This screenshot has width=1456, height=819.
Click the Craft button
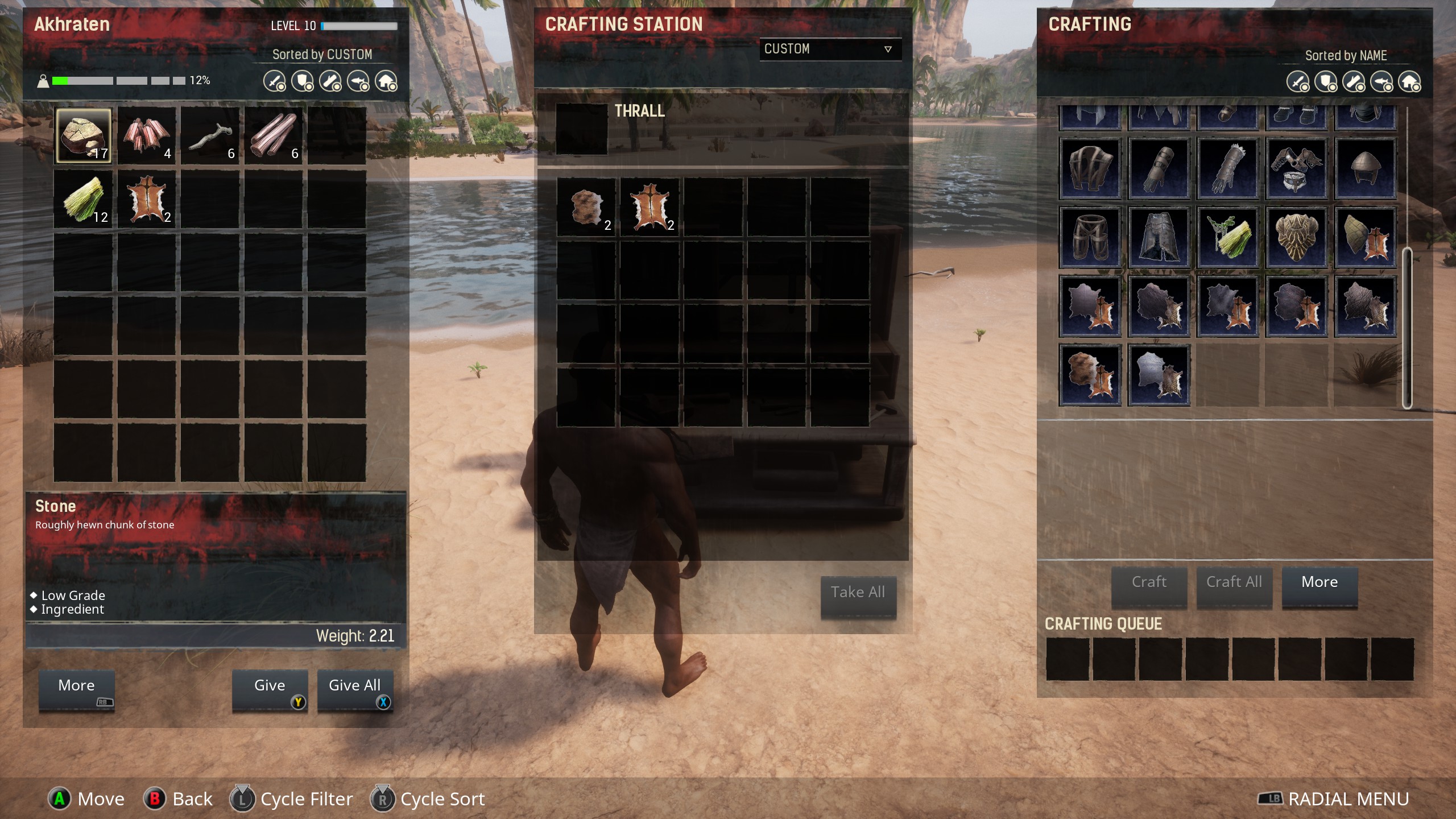1149,584
